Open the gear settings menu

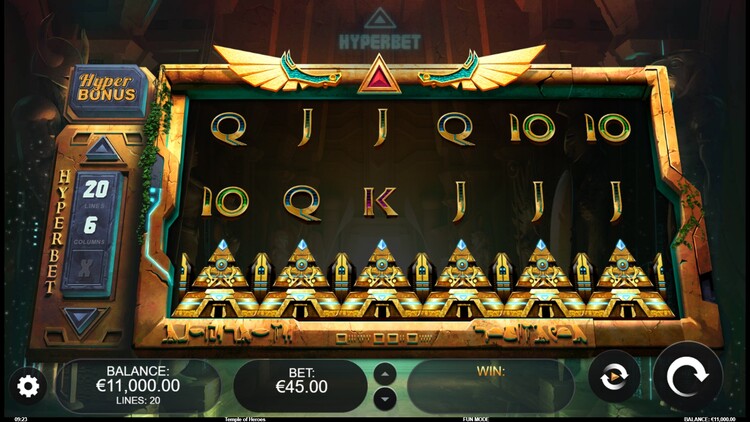(x=28, y=385)
